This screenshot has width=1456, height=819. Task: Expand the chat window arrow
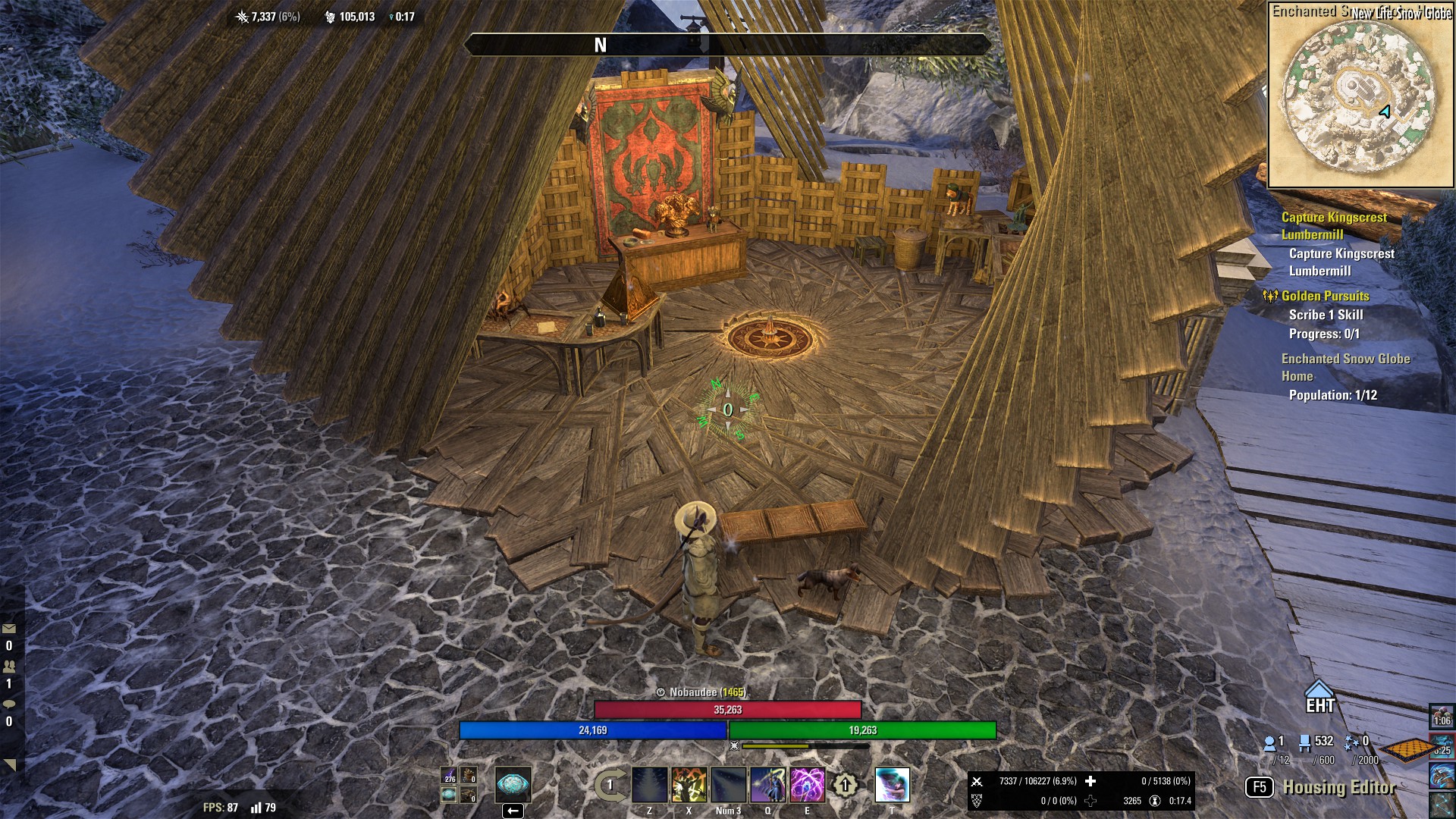click(x=10, y=764)
